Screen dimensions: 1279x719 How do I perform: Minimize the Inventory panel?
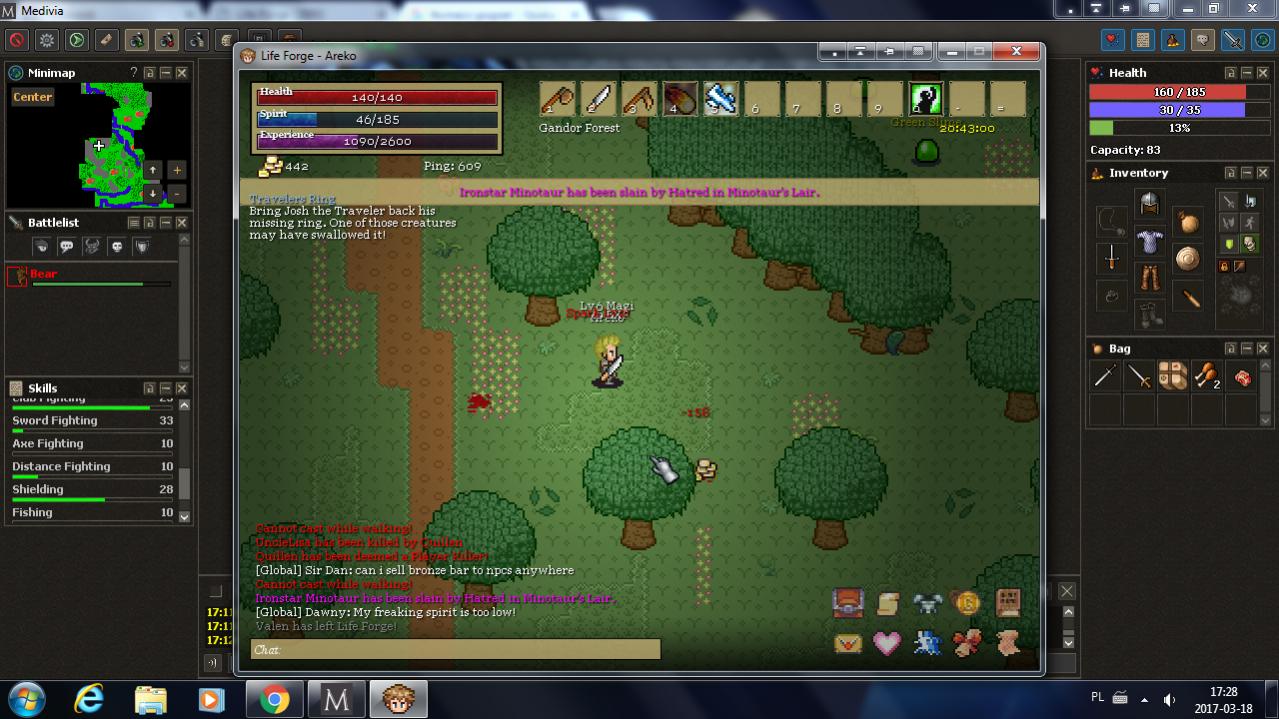[x=1246, y=173]
